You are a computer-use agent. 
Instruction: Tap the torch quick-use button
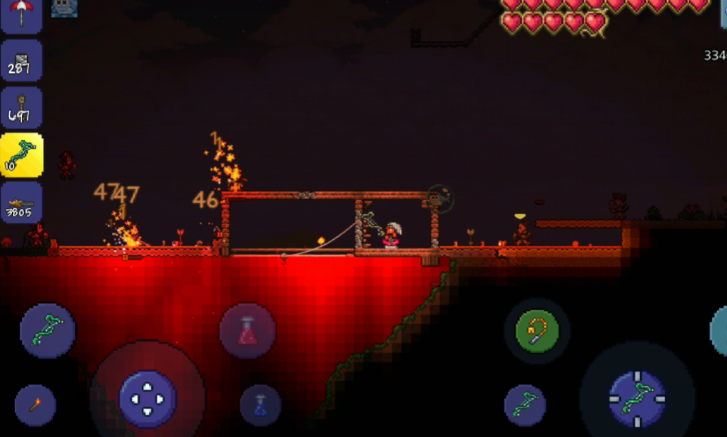point(35,404)
